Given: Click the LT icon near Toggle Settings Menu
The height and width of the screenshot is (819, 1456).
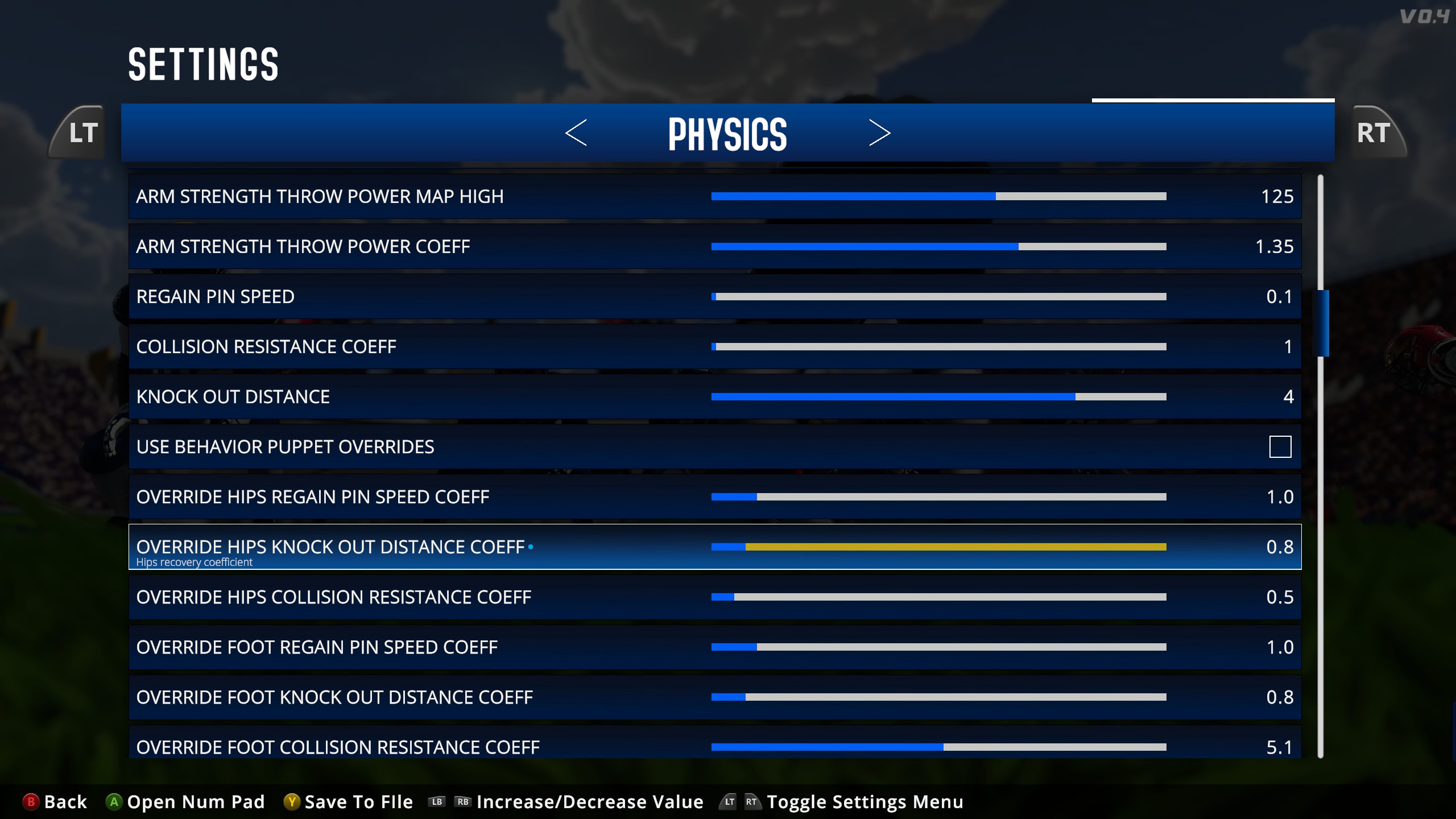Looking at the screenshot, I should click(x=729, y=801).
